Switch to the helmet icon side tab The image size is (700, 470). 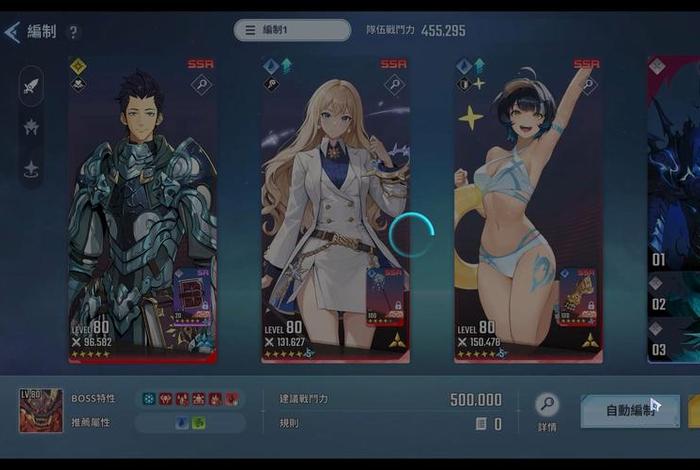31,127
